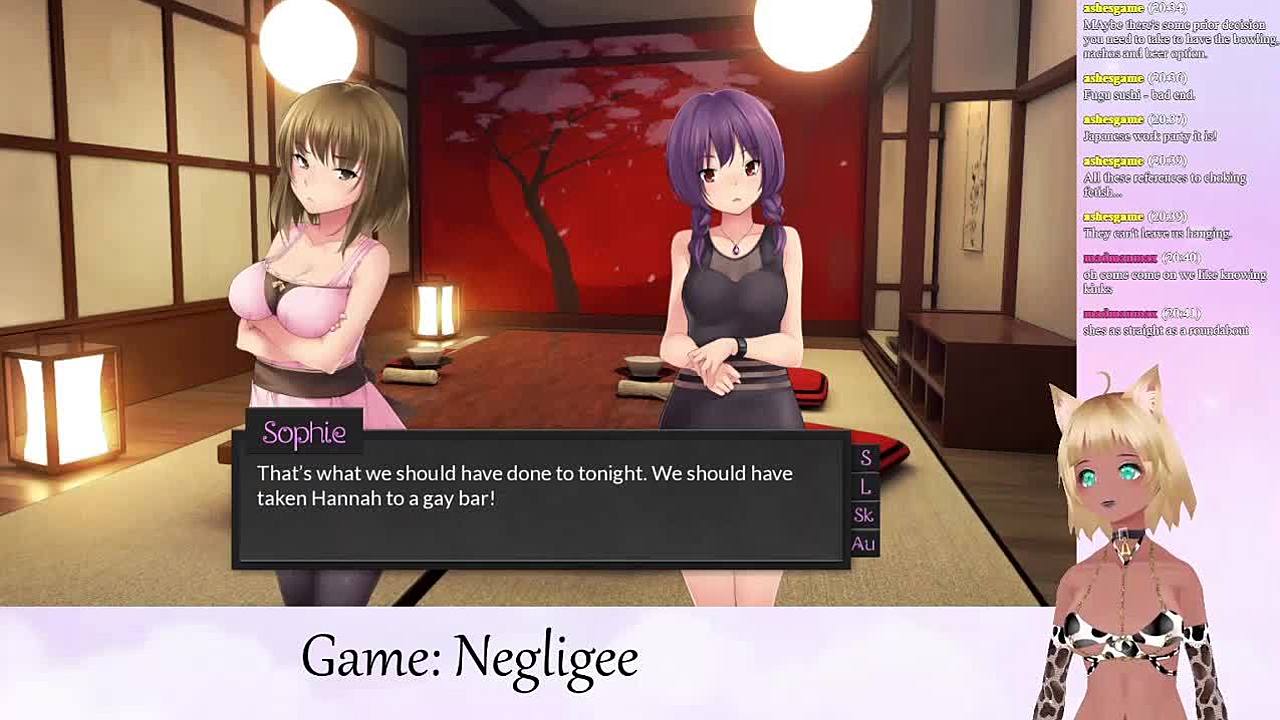Screen dimensions: 1280x720
Task: Toggle the Au auto-advance button
Action: pos(863,544)
